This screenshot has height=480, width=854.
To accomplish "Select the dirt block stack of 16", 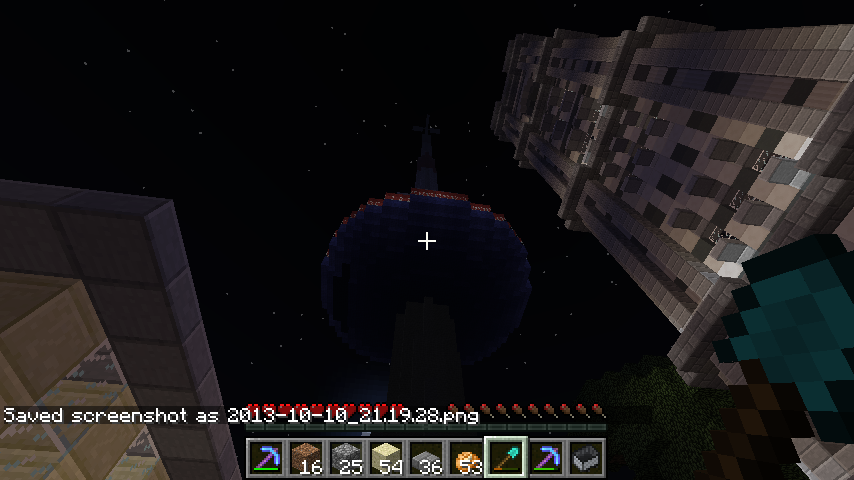I will pyautogui.click(x=304, y=458).
